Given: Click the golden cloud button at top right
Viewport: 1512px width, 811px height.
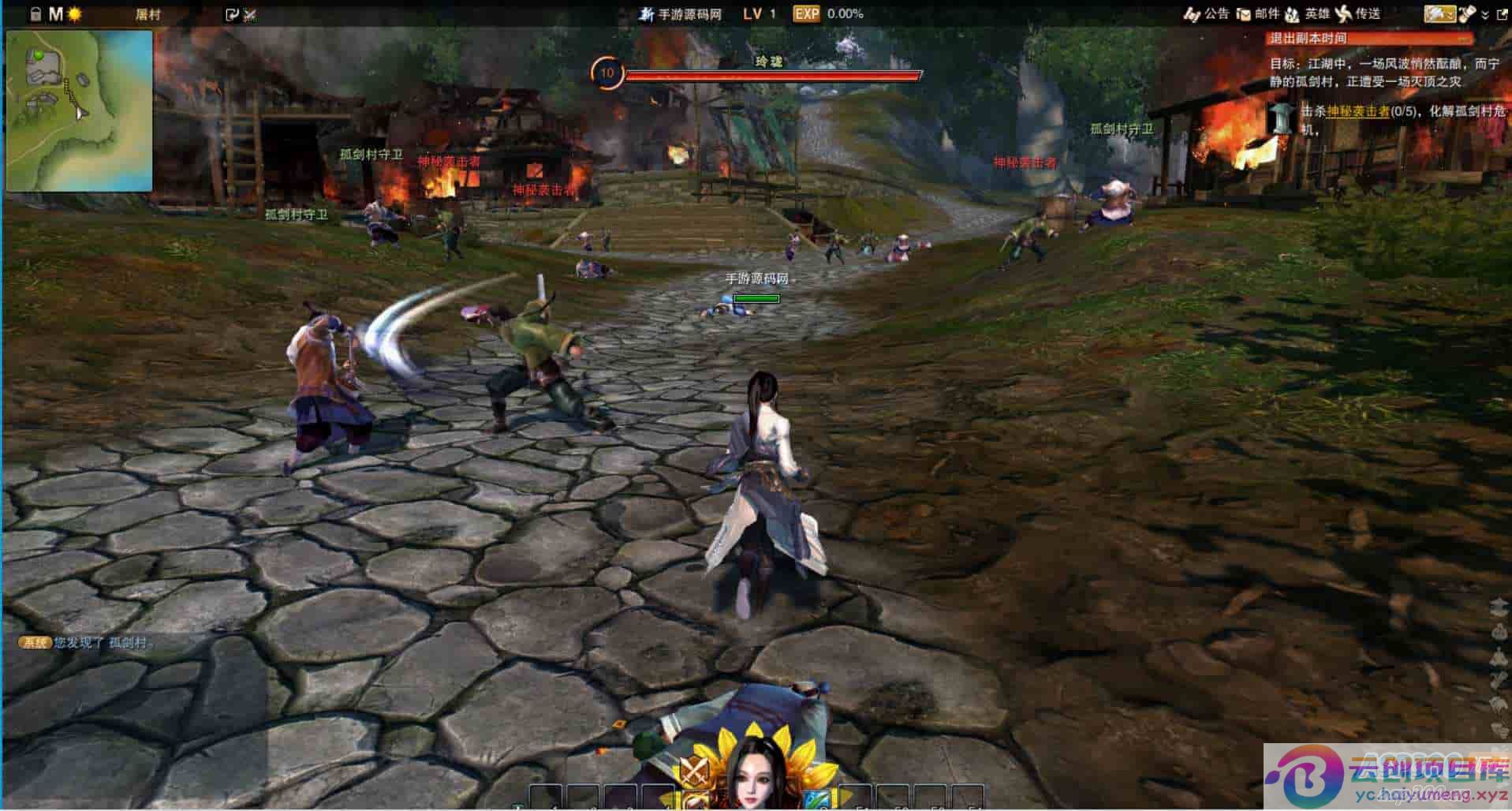Looking at the screenshot, I should [x=1439, y=13].
